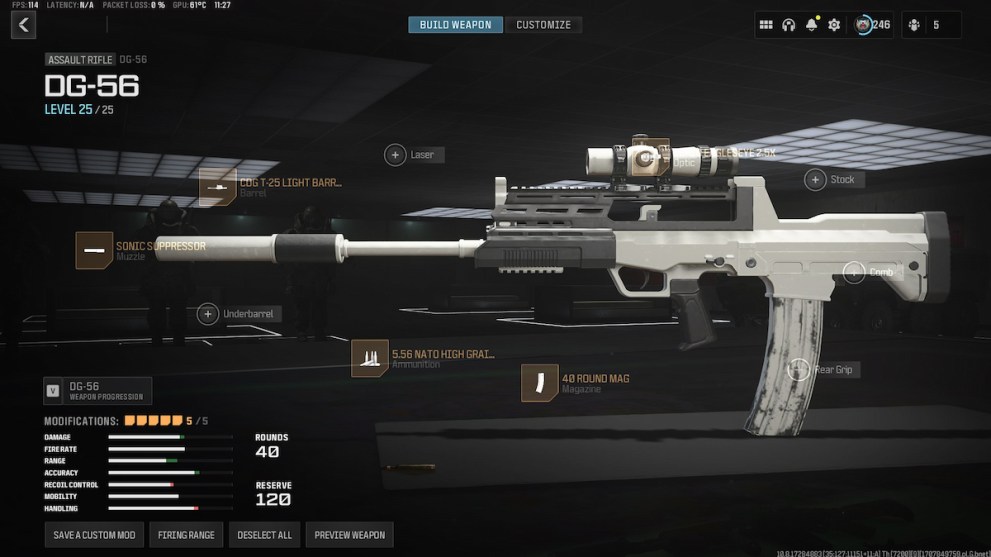Add a Laser attachment
Screen dimensions: 991x557
396,155
